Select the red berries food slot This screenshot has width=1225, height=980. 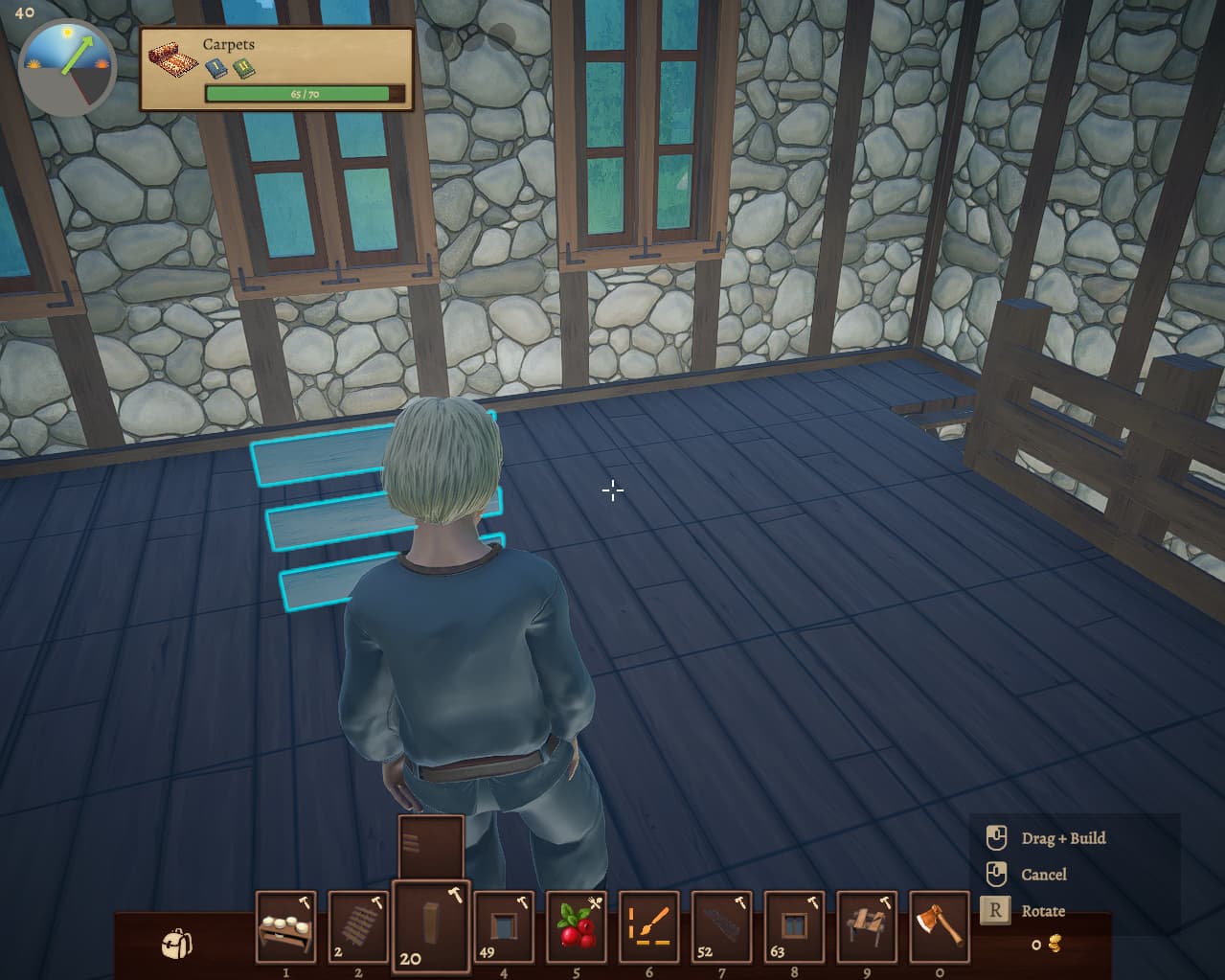[x=577, y=926]
